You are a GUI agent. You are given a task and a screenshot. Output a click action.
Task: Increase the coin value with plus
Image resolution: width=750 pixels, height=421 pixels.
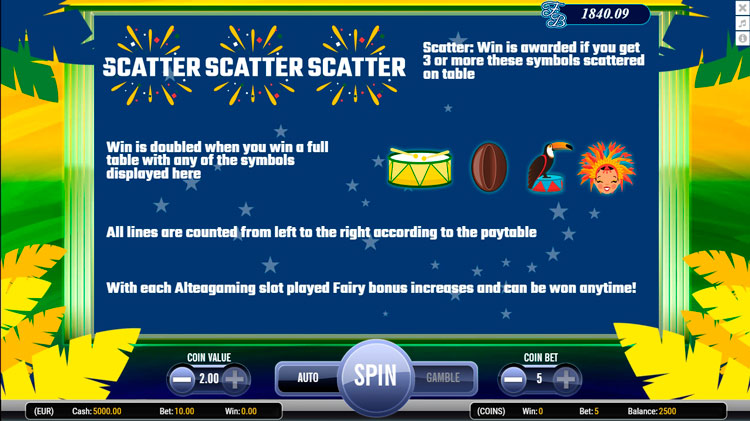pyautogui.click(x=235, y=380)
